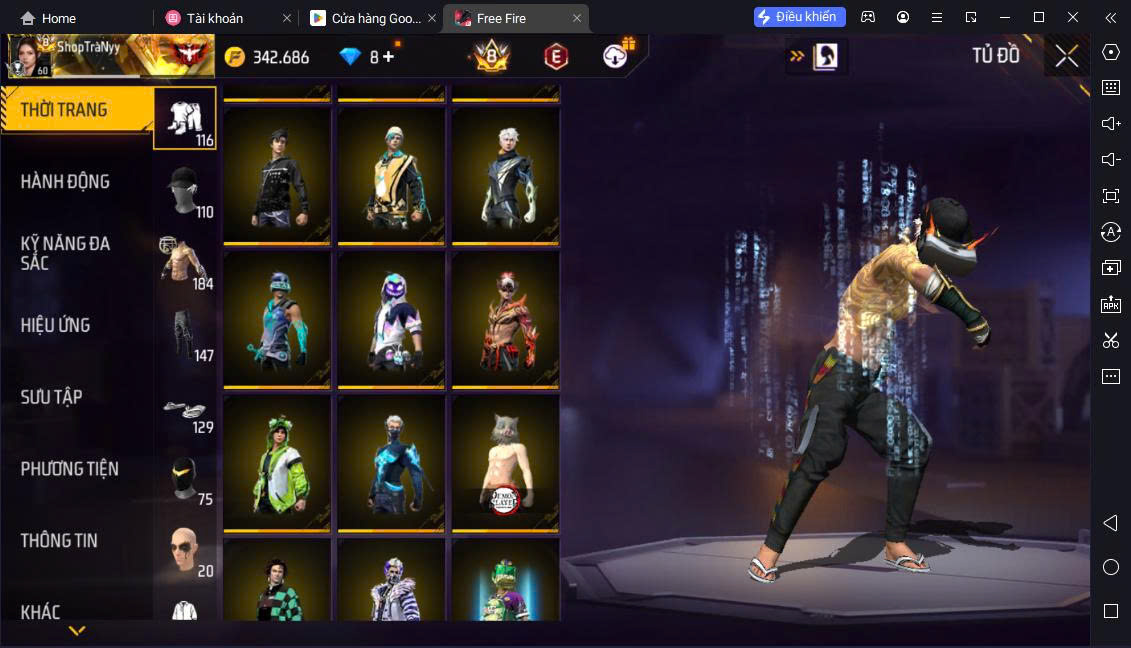The height and width of the screenshot is (648, 1131).
Task: Pick the purple glowing mask hoodie outfit
Action: click(391, 320)
